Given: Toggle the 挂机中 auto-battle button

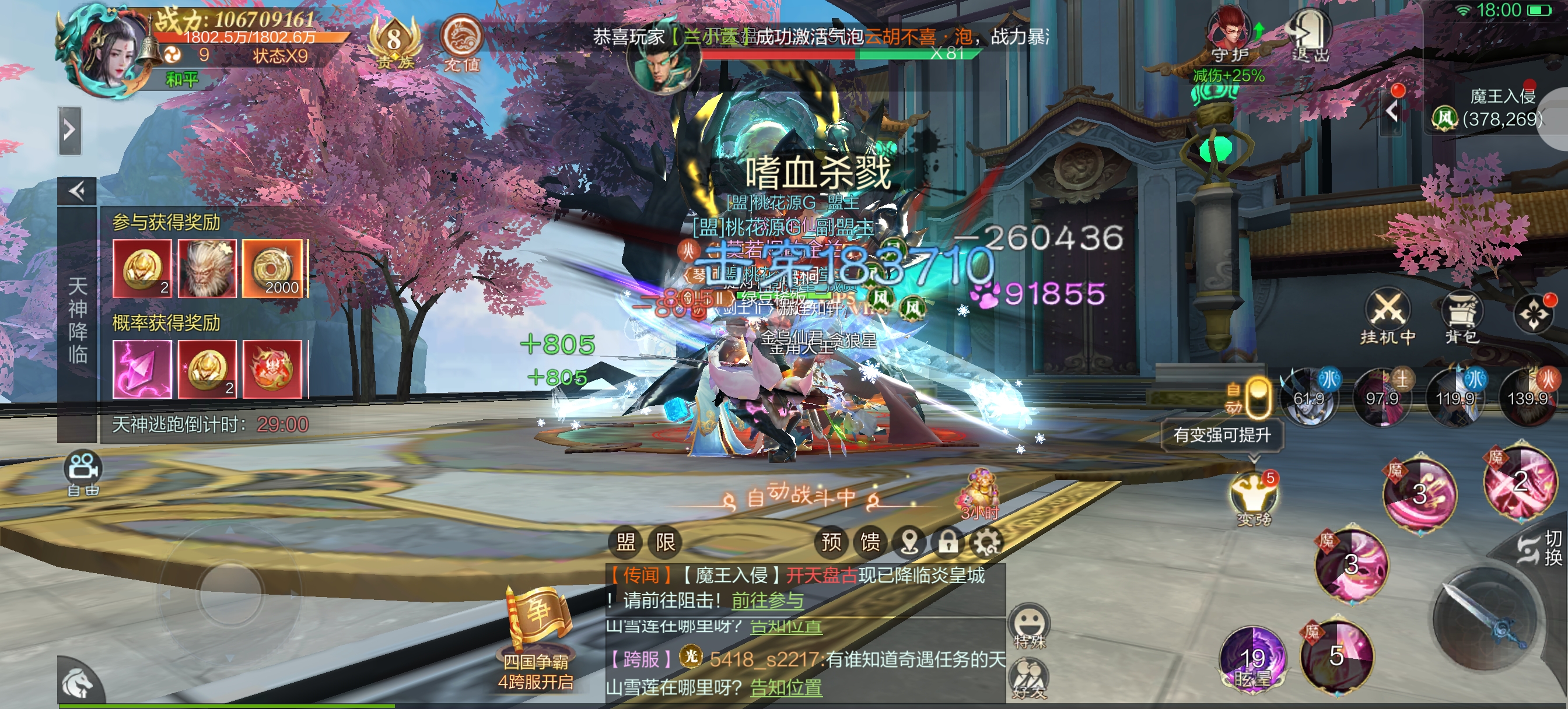Looking at the screenshot, I should pyautogui.click(x=1387, y=315).
